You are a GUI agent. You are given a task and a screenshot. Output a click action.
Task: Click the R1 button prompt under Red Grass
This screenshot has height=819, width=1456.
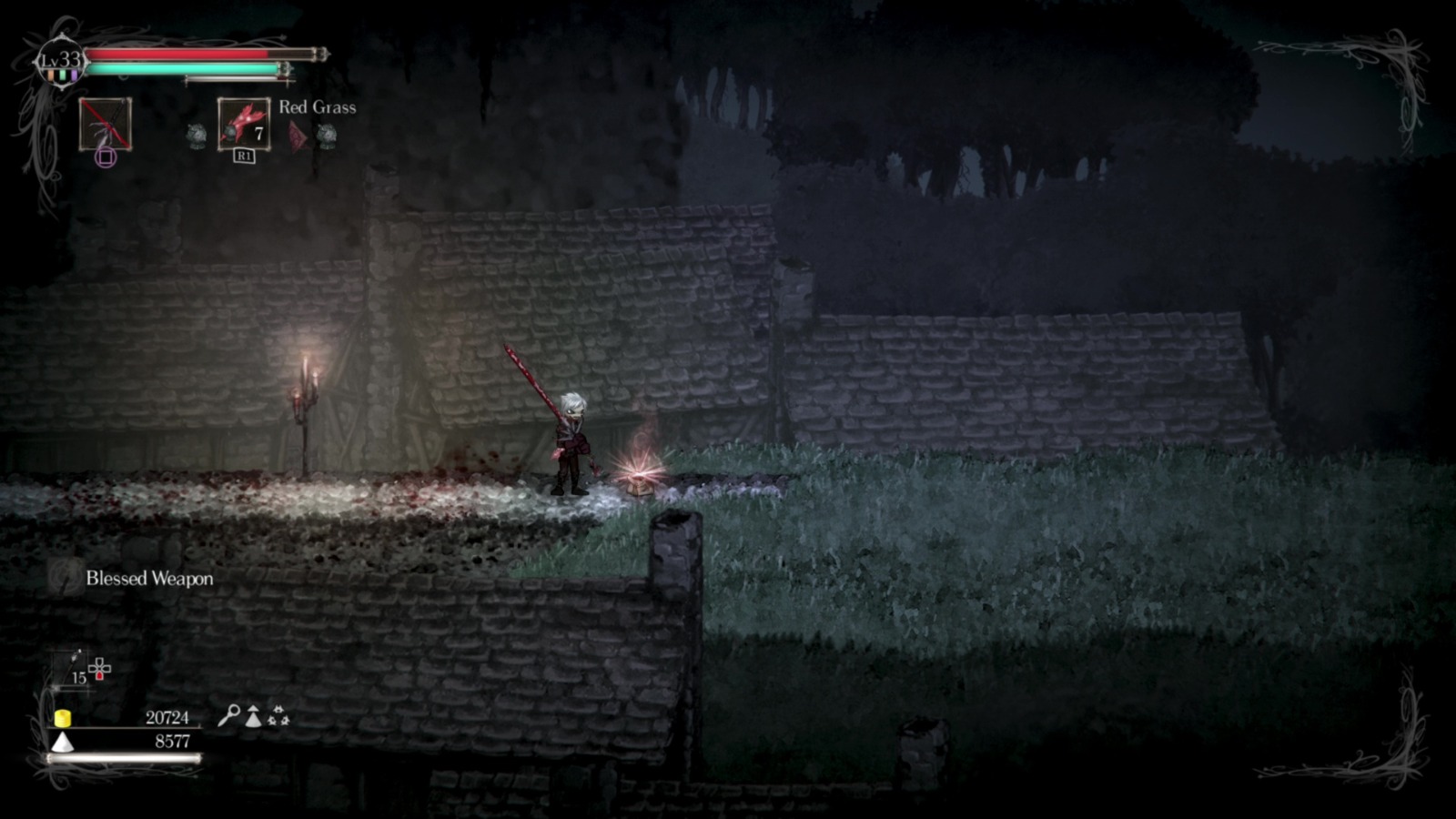click(245, 157)
